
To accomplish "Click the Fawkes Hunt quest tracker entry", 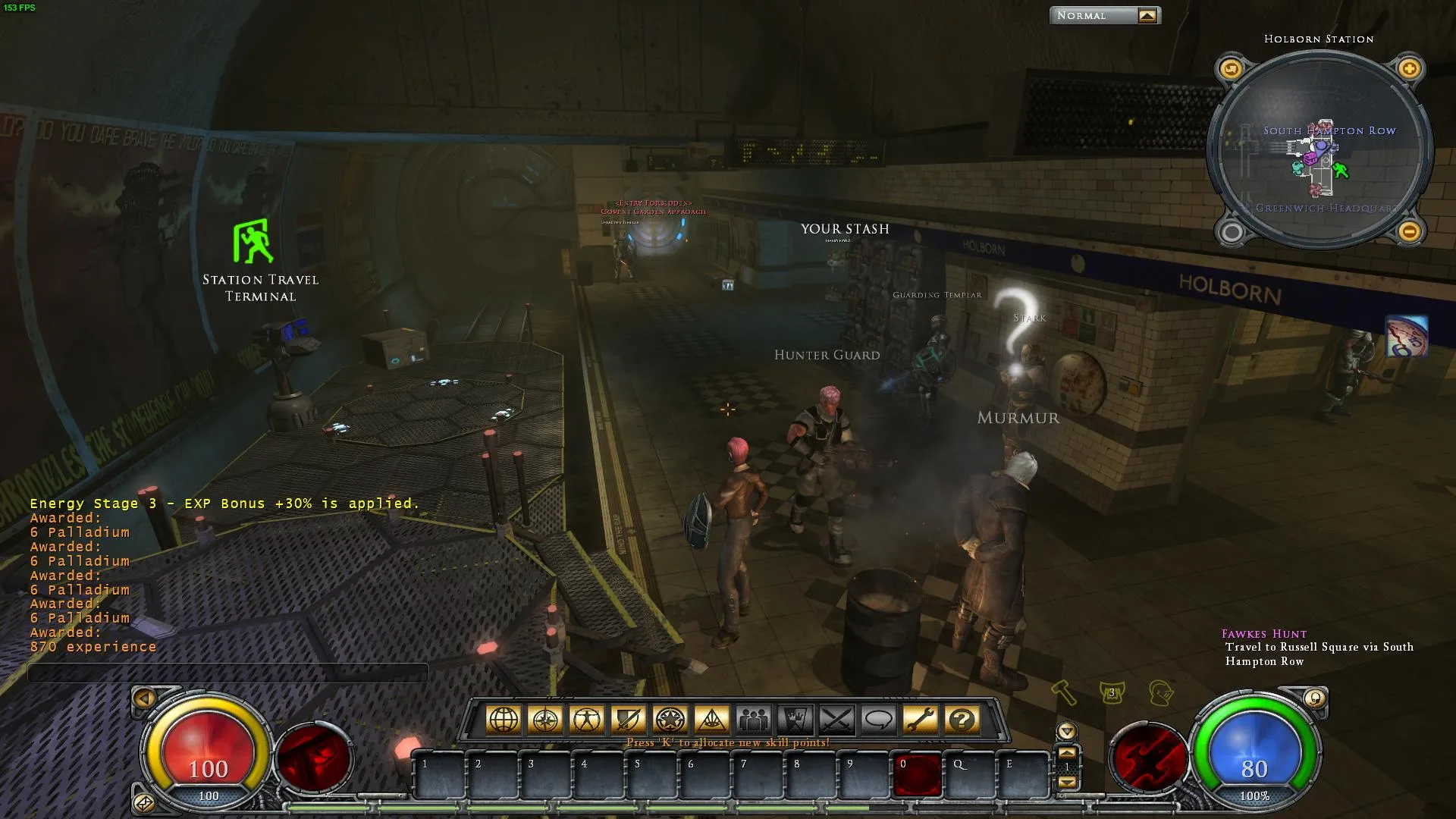I will (1264, 634).
